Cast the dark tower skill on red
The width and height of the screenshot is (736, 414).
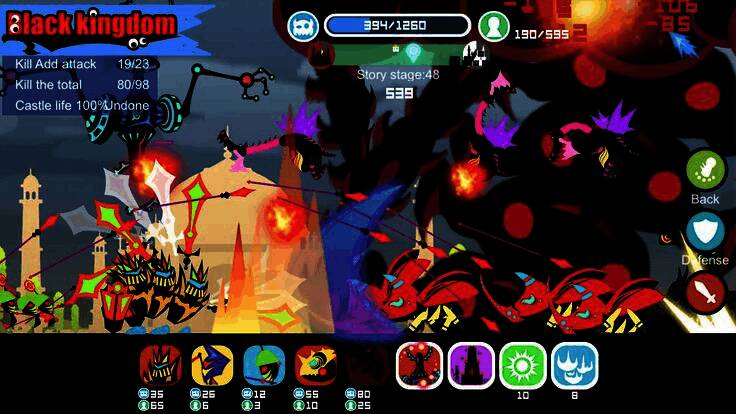click(419, 365)
